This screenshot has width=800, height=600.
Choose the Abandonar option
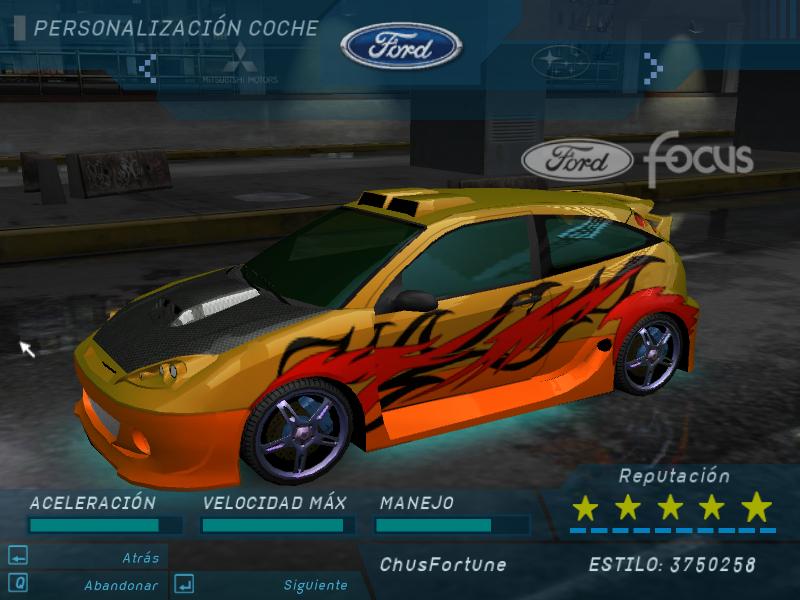tap(120, 585)
